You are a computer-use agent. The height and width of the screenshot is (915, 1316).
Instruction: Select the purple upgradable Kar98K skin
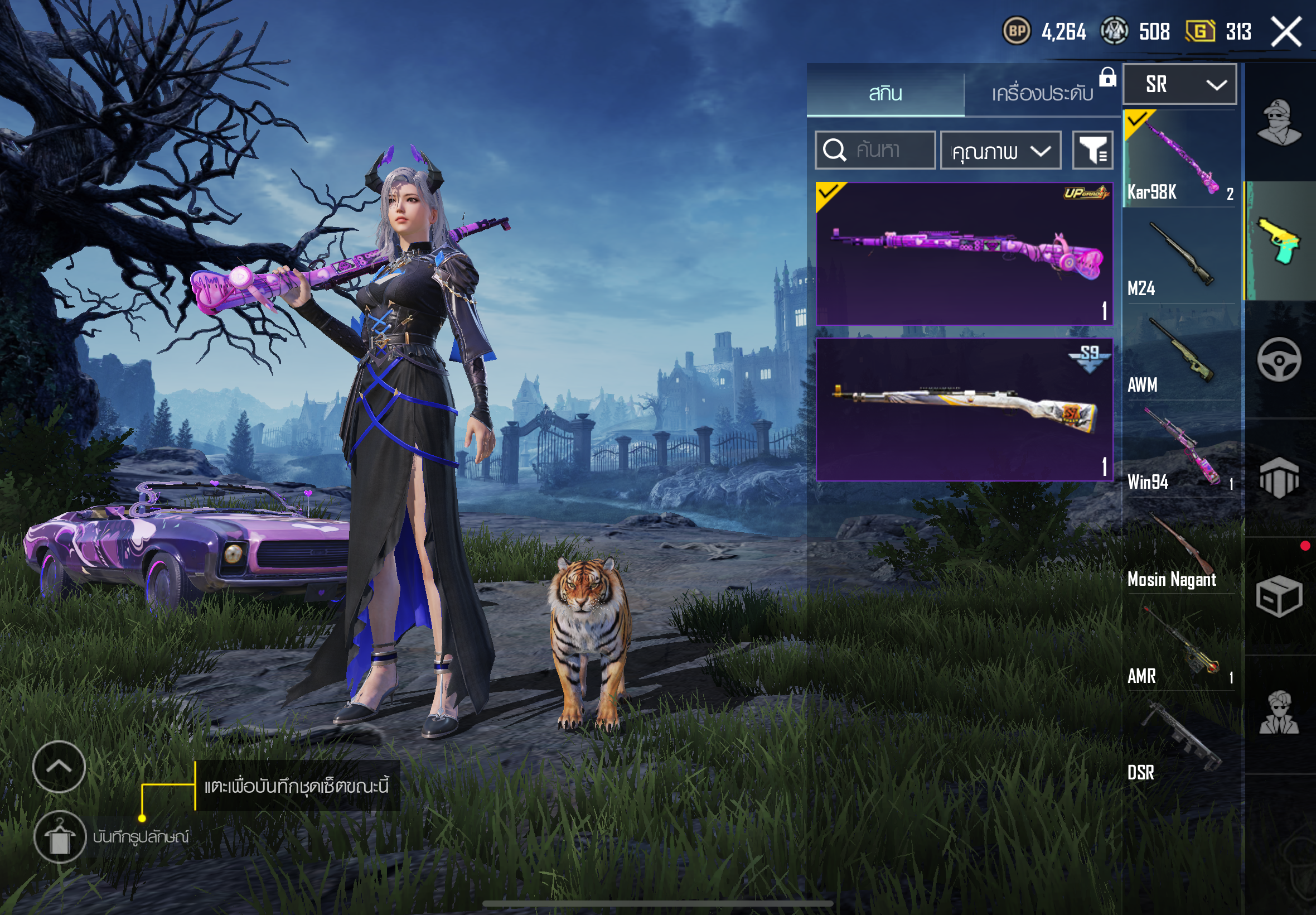964,253
